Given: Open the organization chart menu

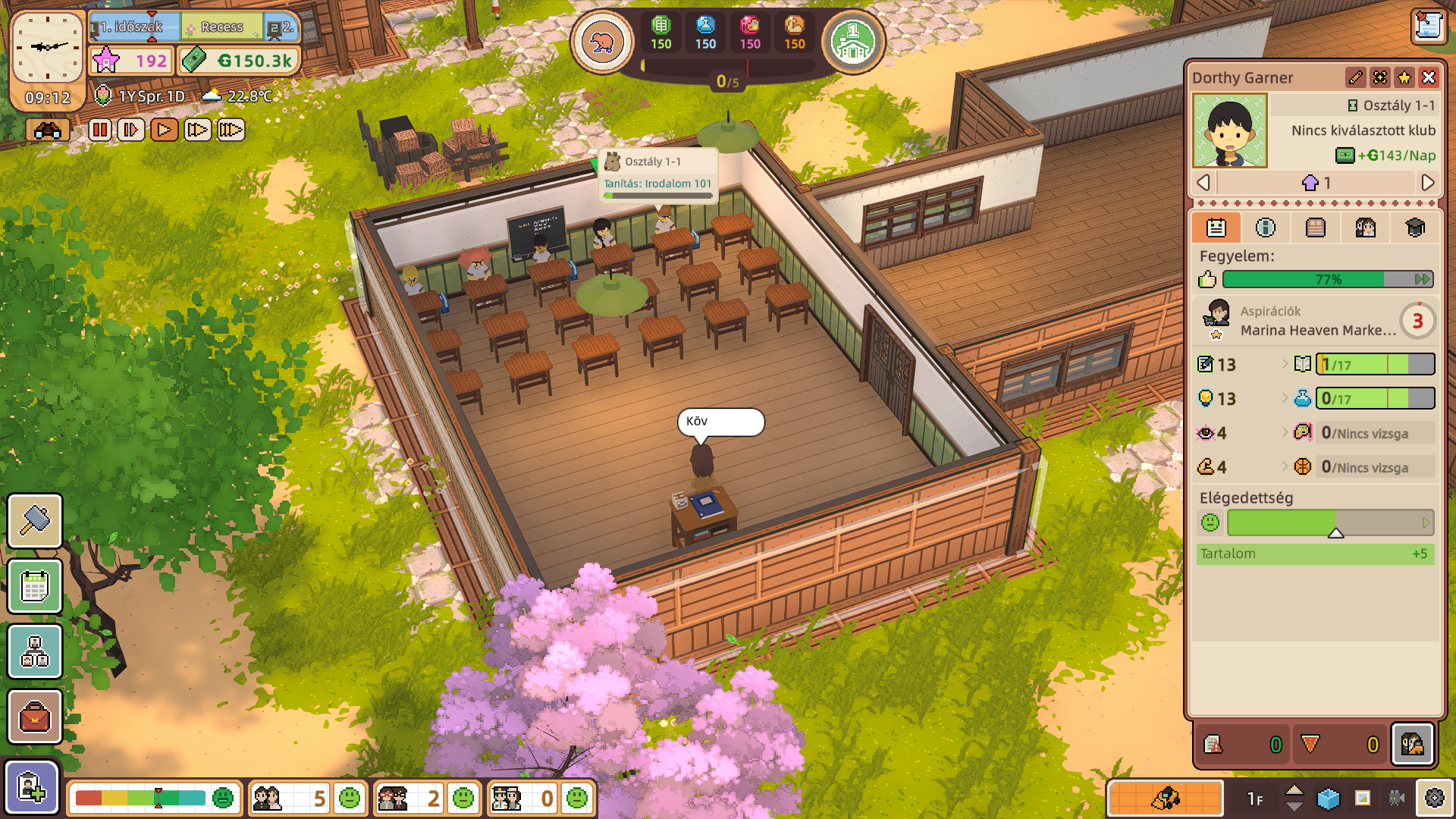Looking at the screenshot, I should pos(35,651).
